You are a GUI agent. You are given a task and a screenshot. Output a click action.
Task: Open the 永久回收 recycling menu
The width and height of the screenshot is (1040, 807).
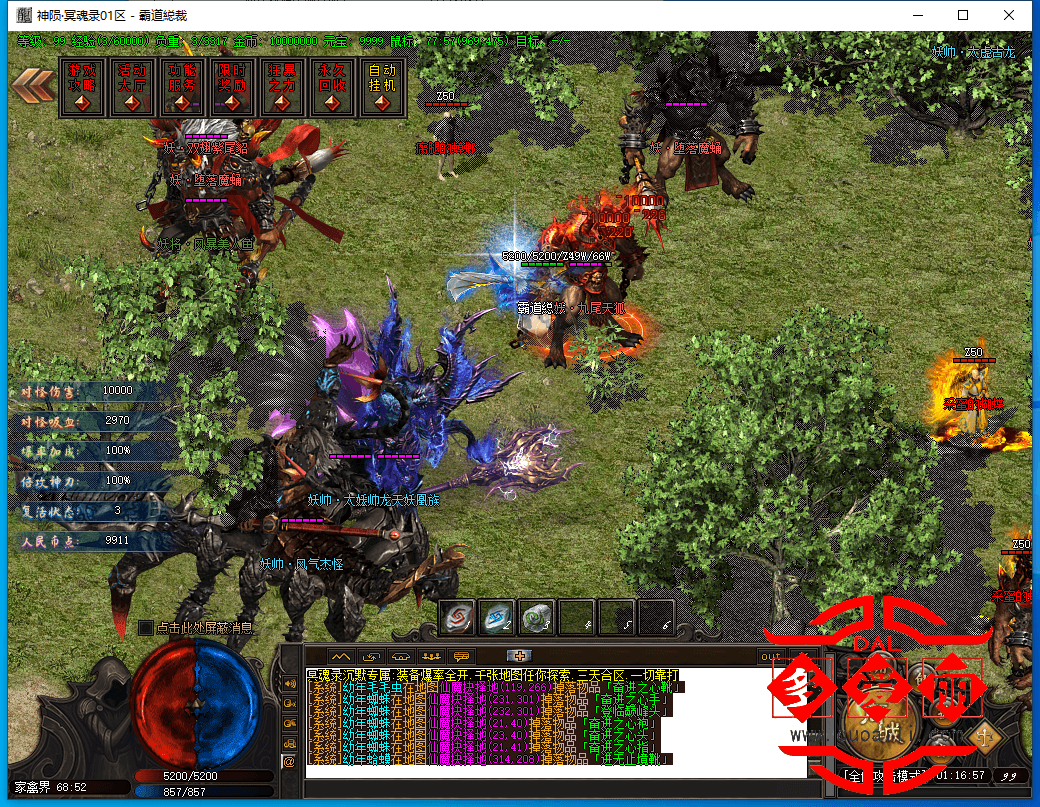tap(333, 89)
